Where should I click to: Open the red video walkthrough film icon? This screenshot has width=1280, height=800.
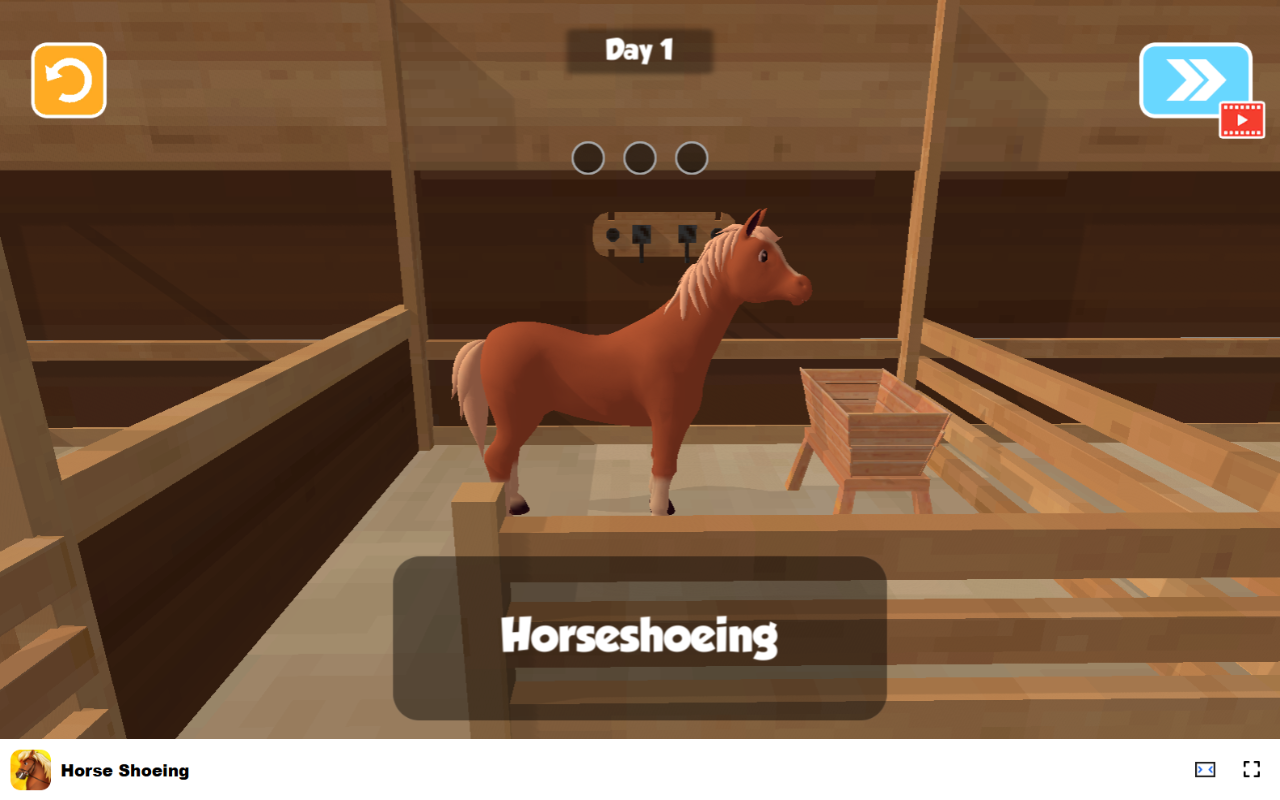[1241, 120]
